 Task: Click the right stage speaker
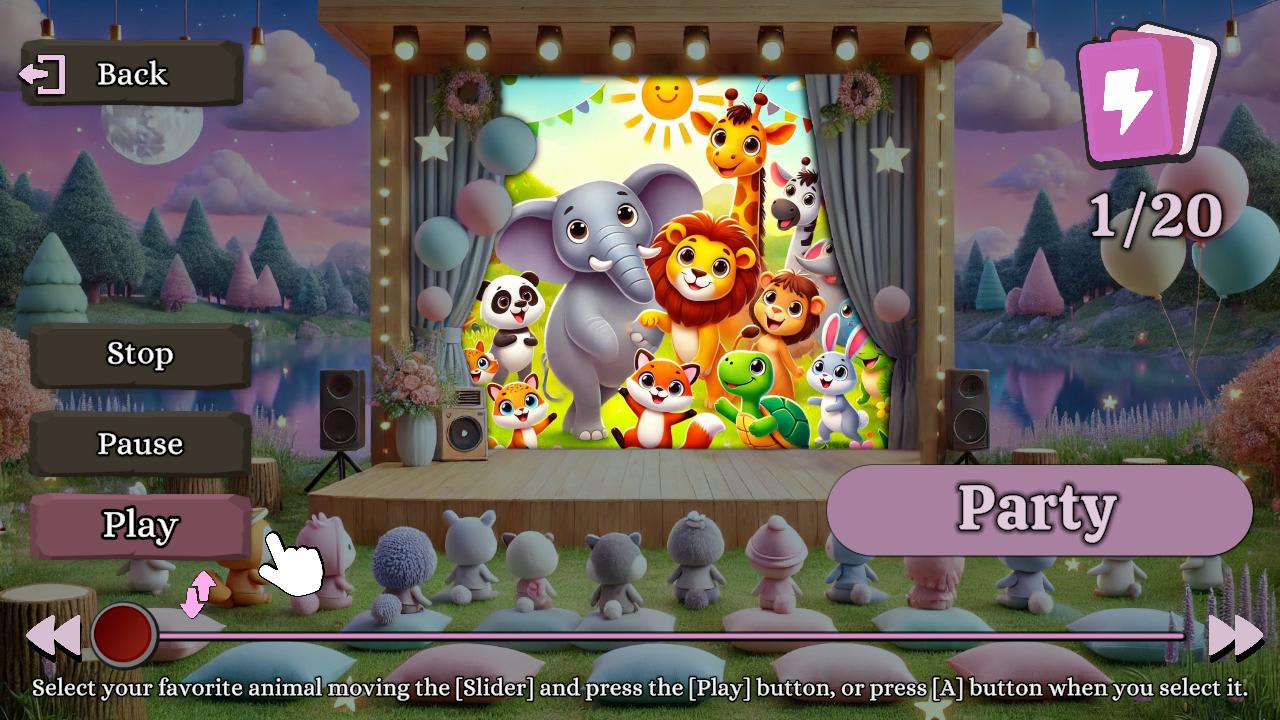969,410
